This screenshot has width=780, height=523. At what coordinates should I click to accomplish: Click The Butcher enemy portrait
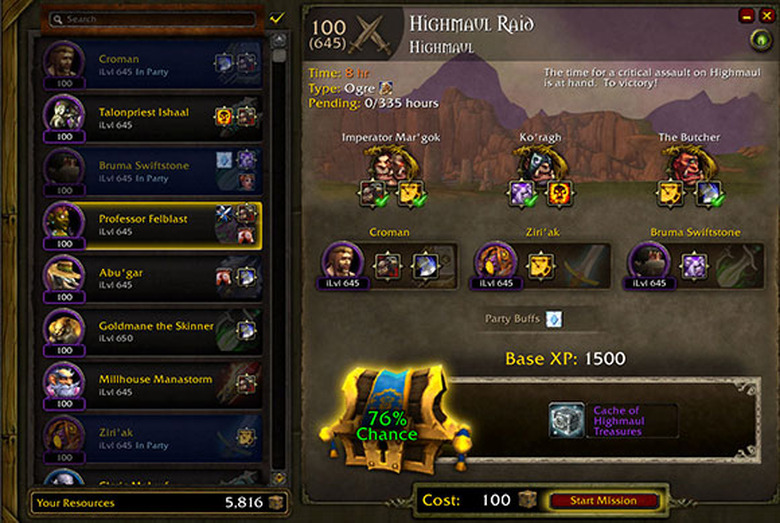click(689, 163)
